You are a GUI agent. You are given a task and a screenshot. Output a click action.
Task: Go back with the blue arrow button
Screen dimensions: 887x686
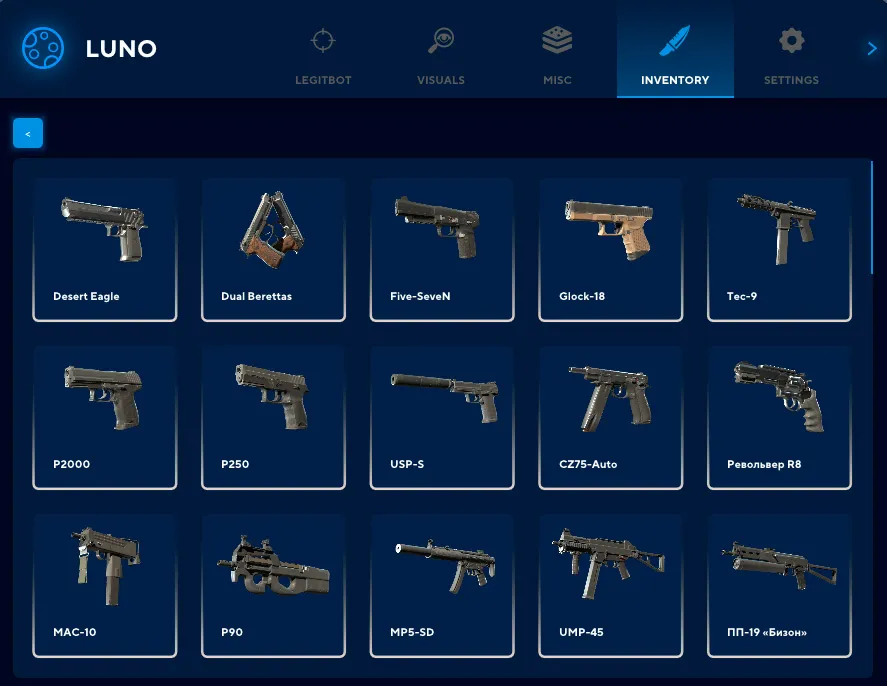click(x=28, y=133)
